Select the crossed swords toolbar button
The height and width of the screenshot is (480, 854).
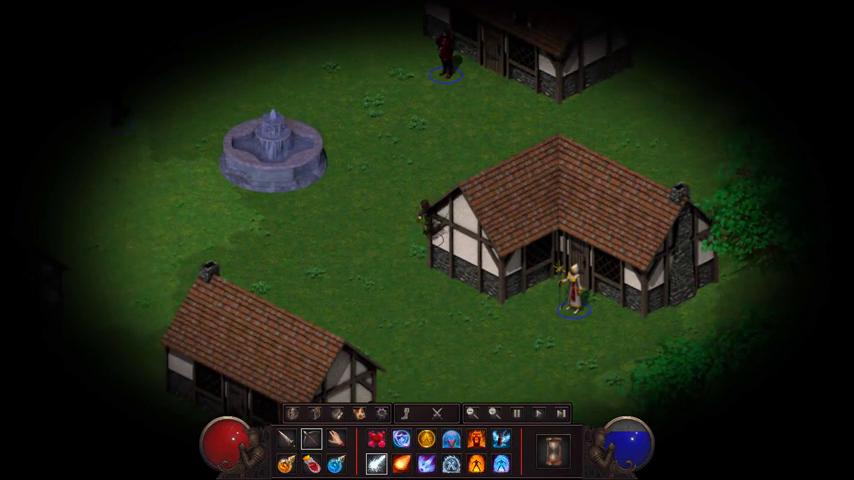pyautogui.click(x=437, y=413)
